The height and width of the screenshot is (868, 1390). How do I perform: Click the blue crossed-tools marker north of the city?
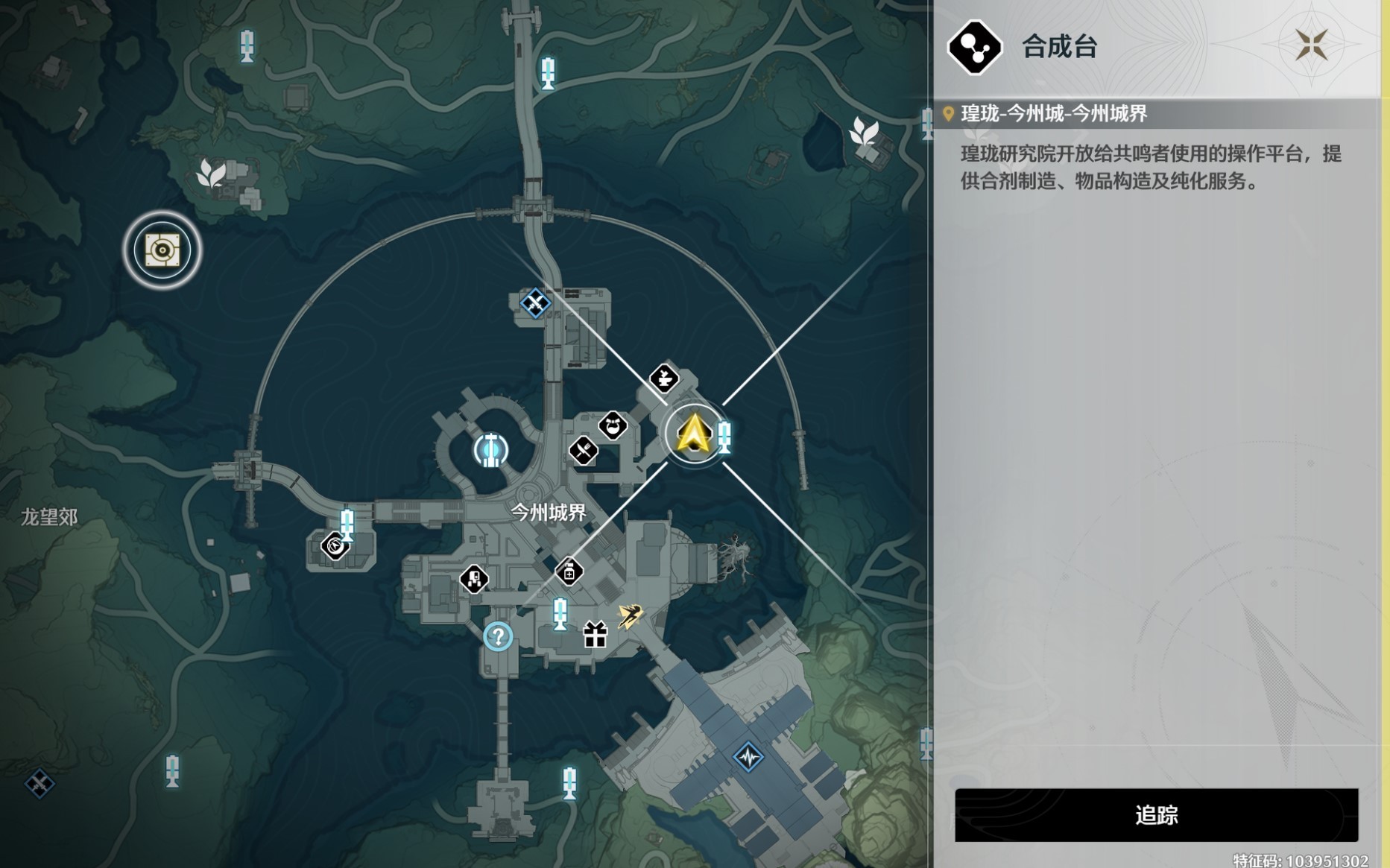(x=535, y=303)
